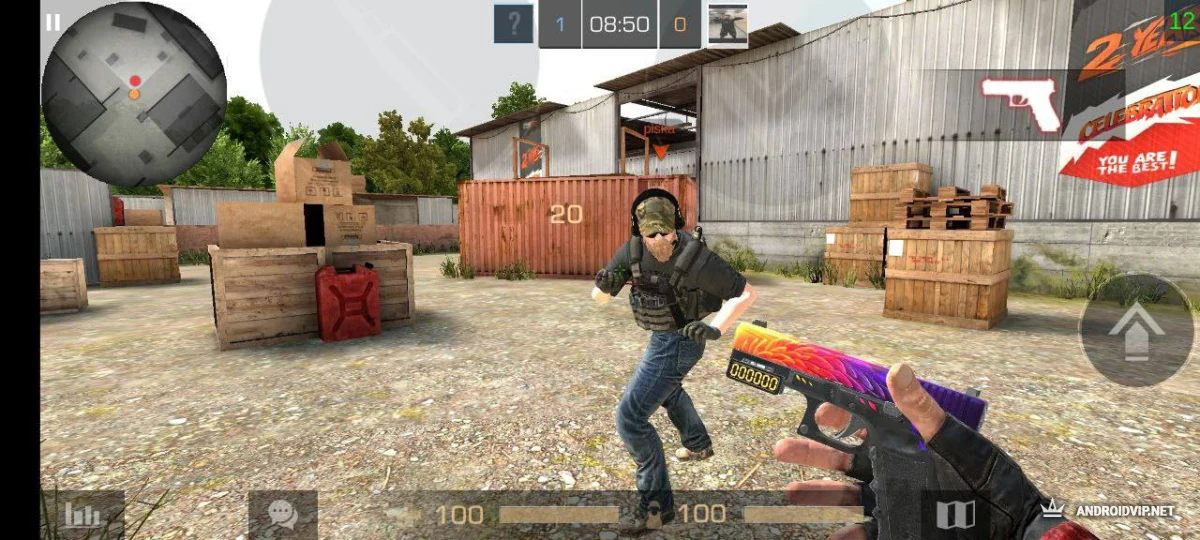Click the question mark team icon

tap(513, 24)
